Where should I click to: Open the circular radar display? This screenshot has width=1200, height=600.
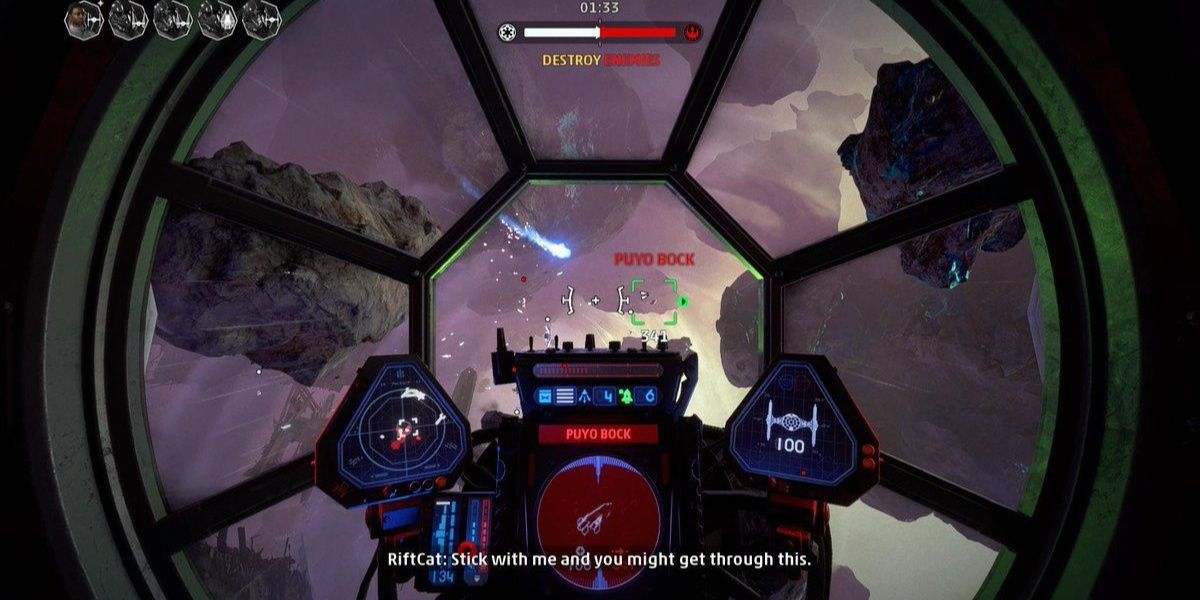click(x=403, y=433)
